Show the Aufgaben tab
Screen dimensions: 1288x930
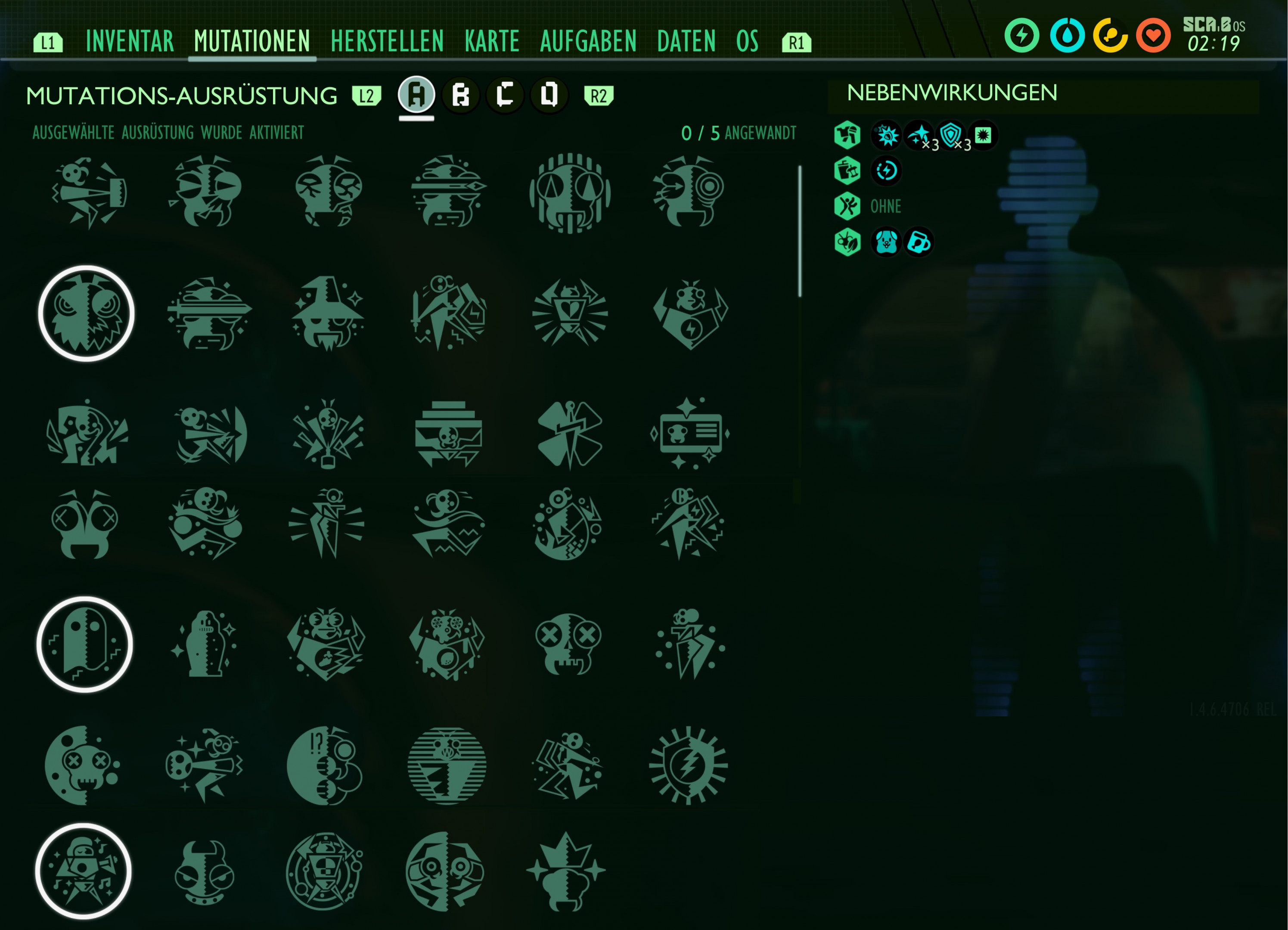[588, 41]
